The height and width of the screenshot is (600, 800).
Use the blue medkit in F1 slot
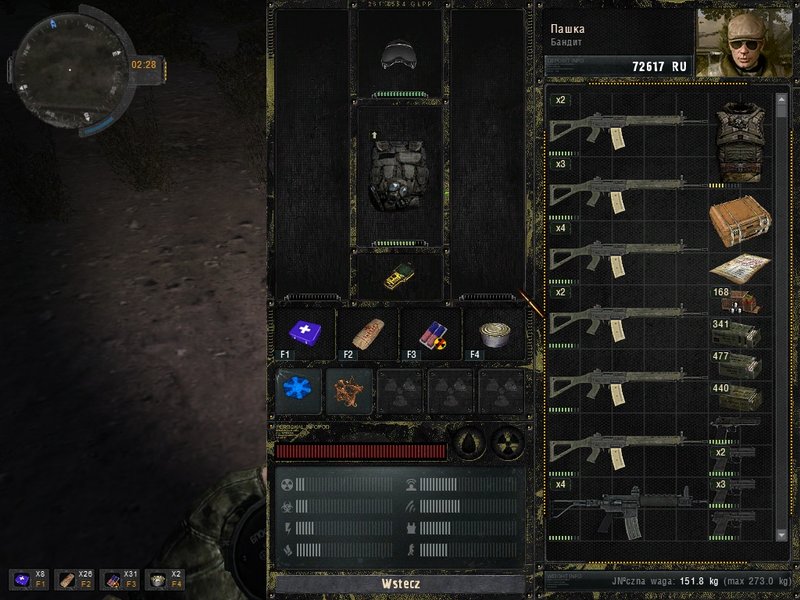[303, 334]
